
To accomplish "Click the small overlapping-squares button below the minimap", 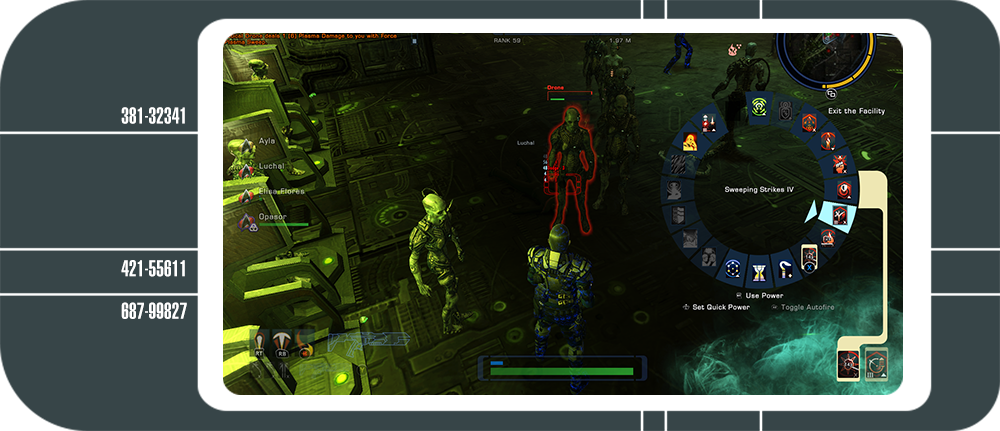I will click(x=831, y=93).
